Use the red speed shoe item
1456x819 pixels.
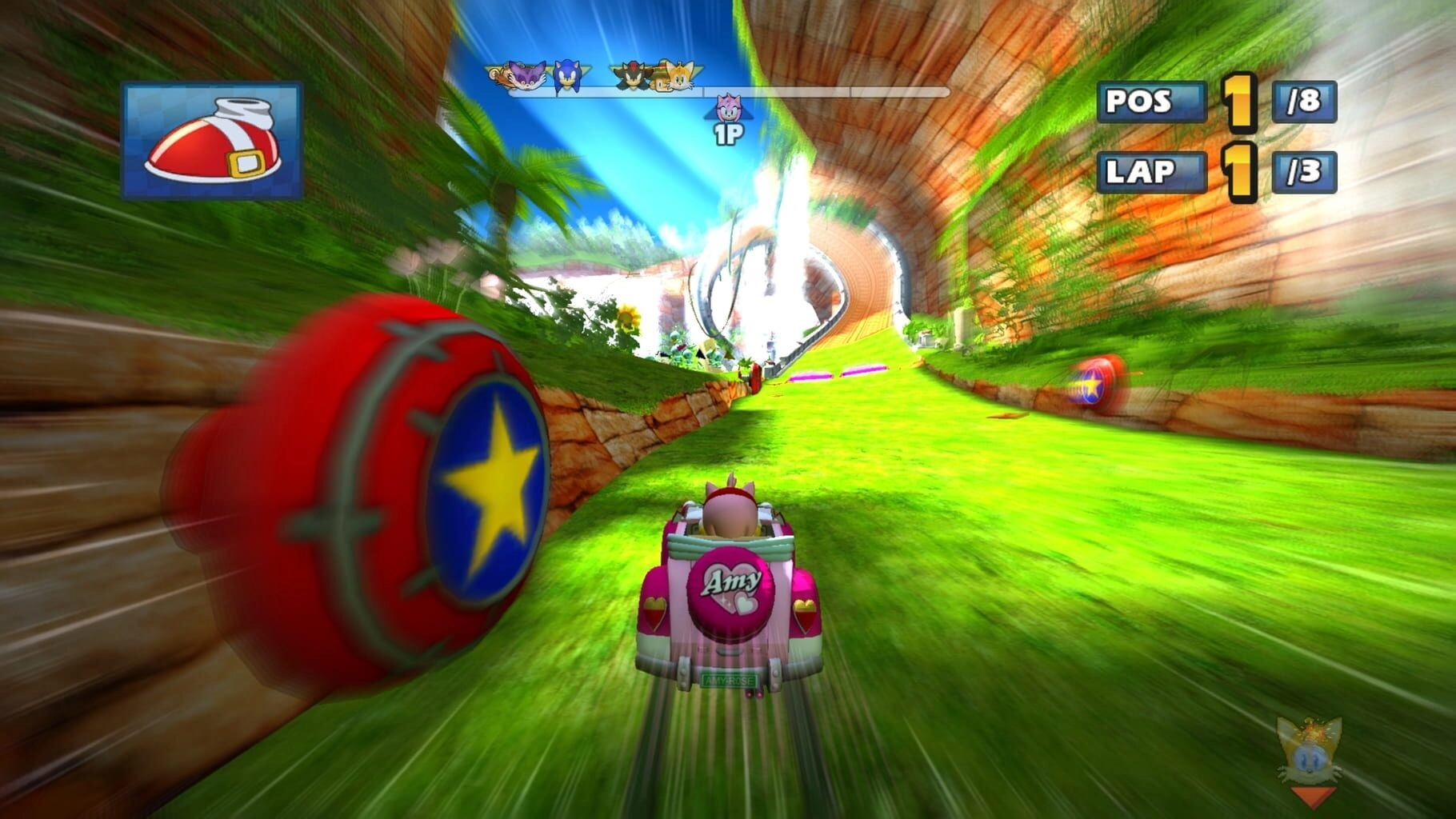[x=212, y=140]
